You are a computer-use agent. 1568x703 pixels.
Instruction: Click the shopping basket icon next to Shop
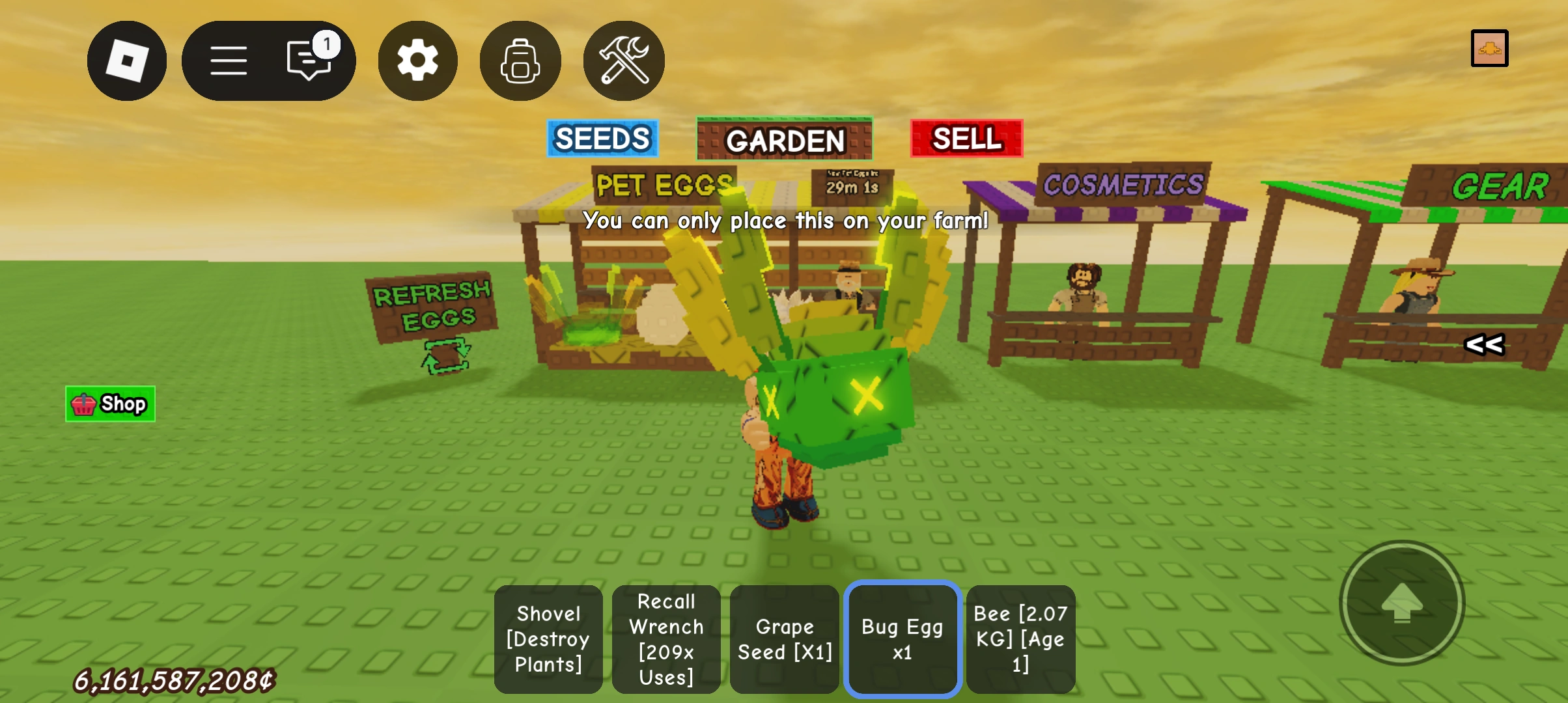pos(83,404)
